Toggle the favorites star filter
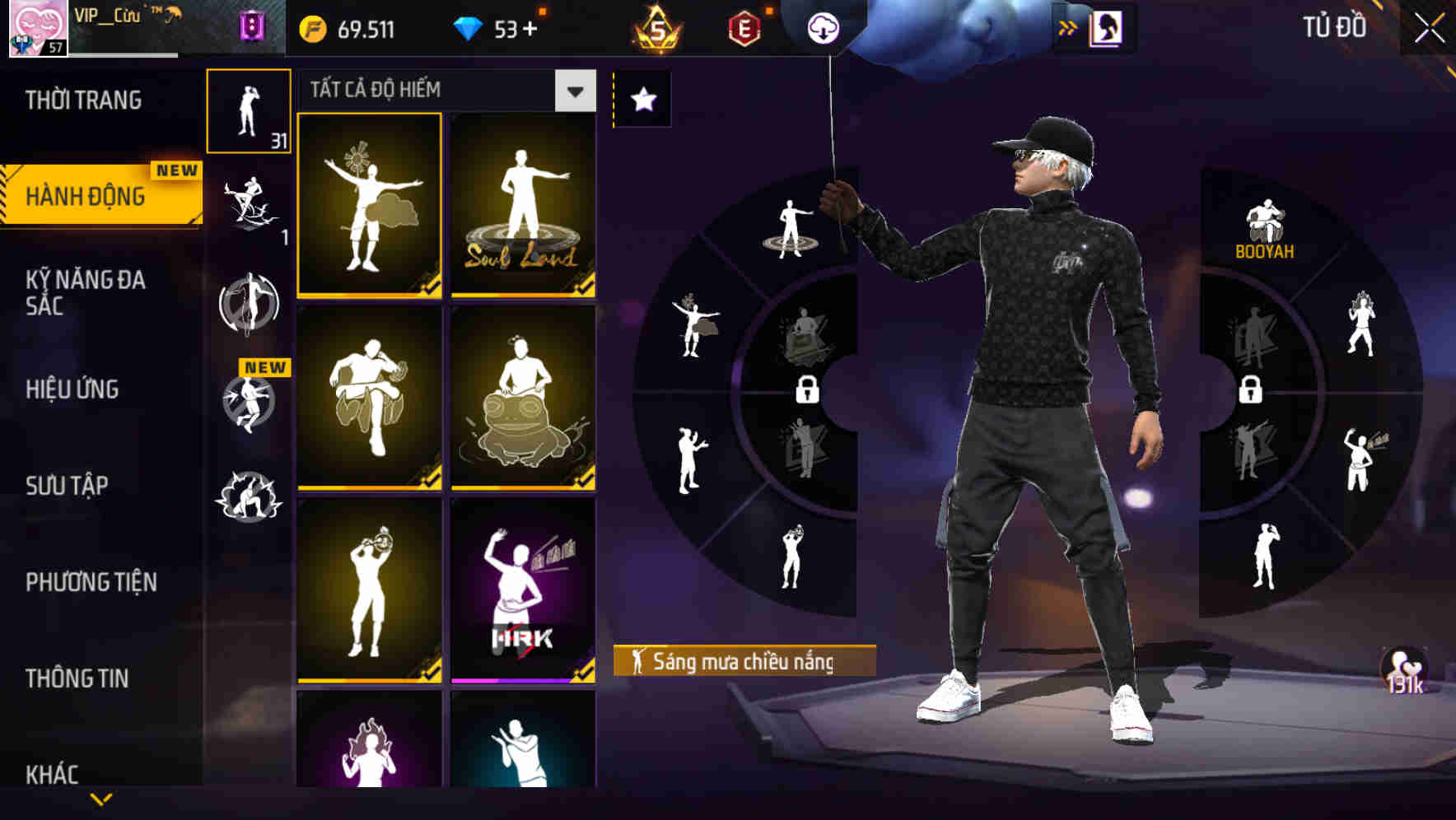Screen dimensions: 1456x820 (642, 98)
